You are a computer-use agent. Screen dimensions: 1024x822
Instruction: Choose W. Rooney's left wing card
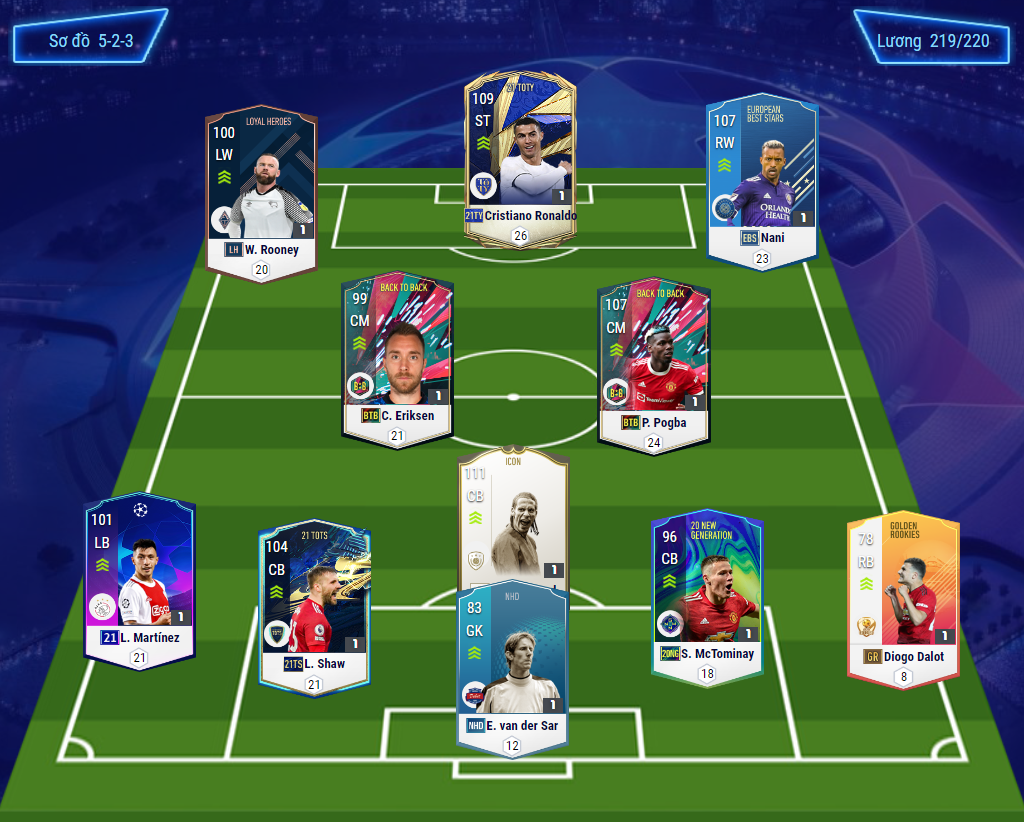coord(261,190)
